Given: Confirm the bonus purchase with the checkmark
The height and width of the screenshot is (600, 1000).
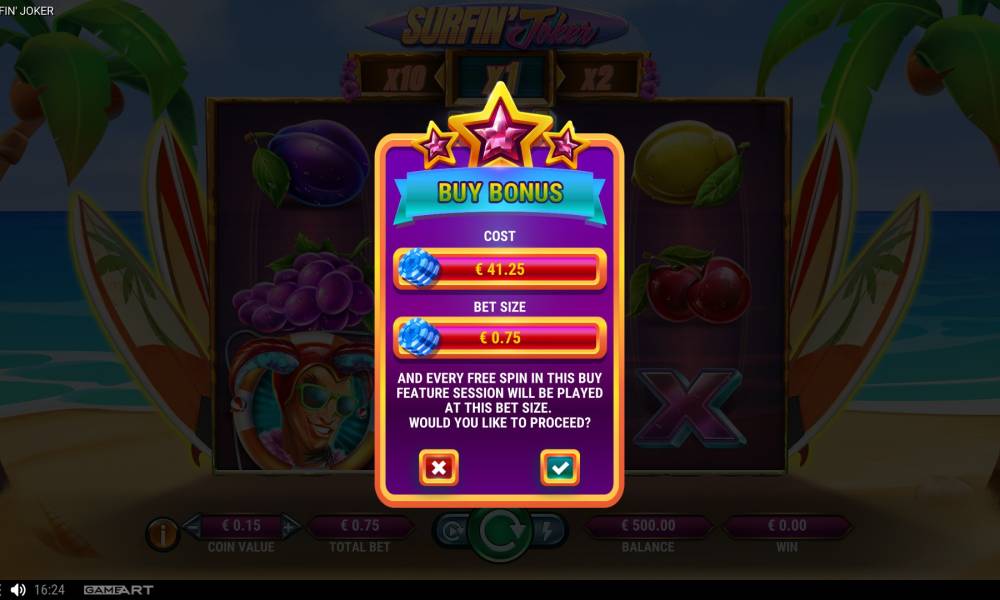Looking at the screenshot, I should click(x=560, y=467).
